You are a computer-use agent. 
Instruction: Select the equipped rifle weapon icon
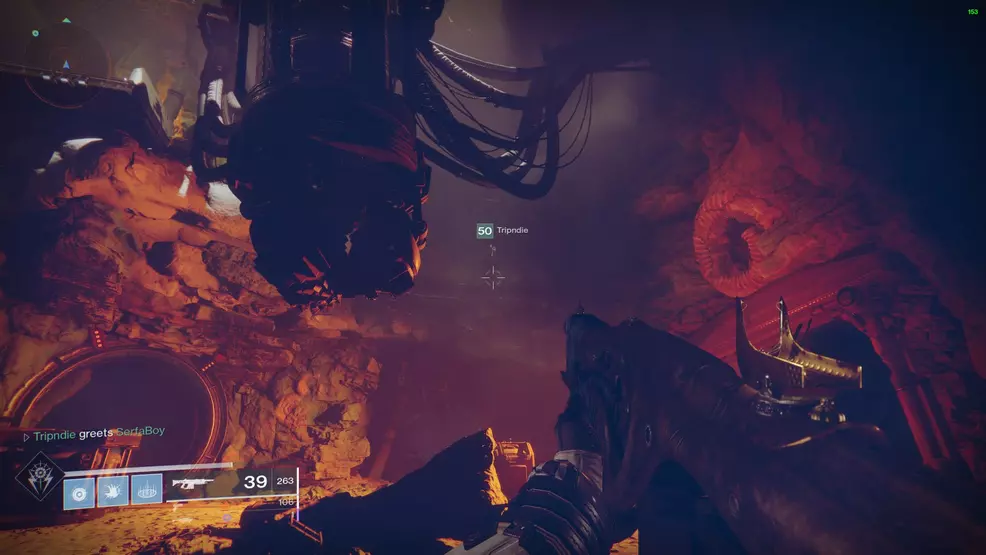pyautogui.click(x=193, y=483)
